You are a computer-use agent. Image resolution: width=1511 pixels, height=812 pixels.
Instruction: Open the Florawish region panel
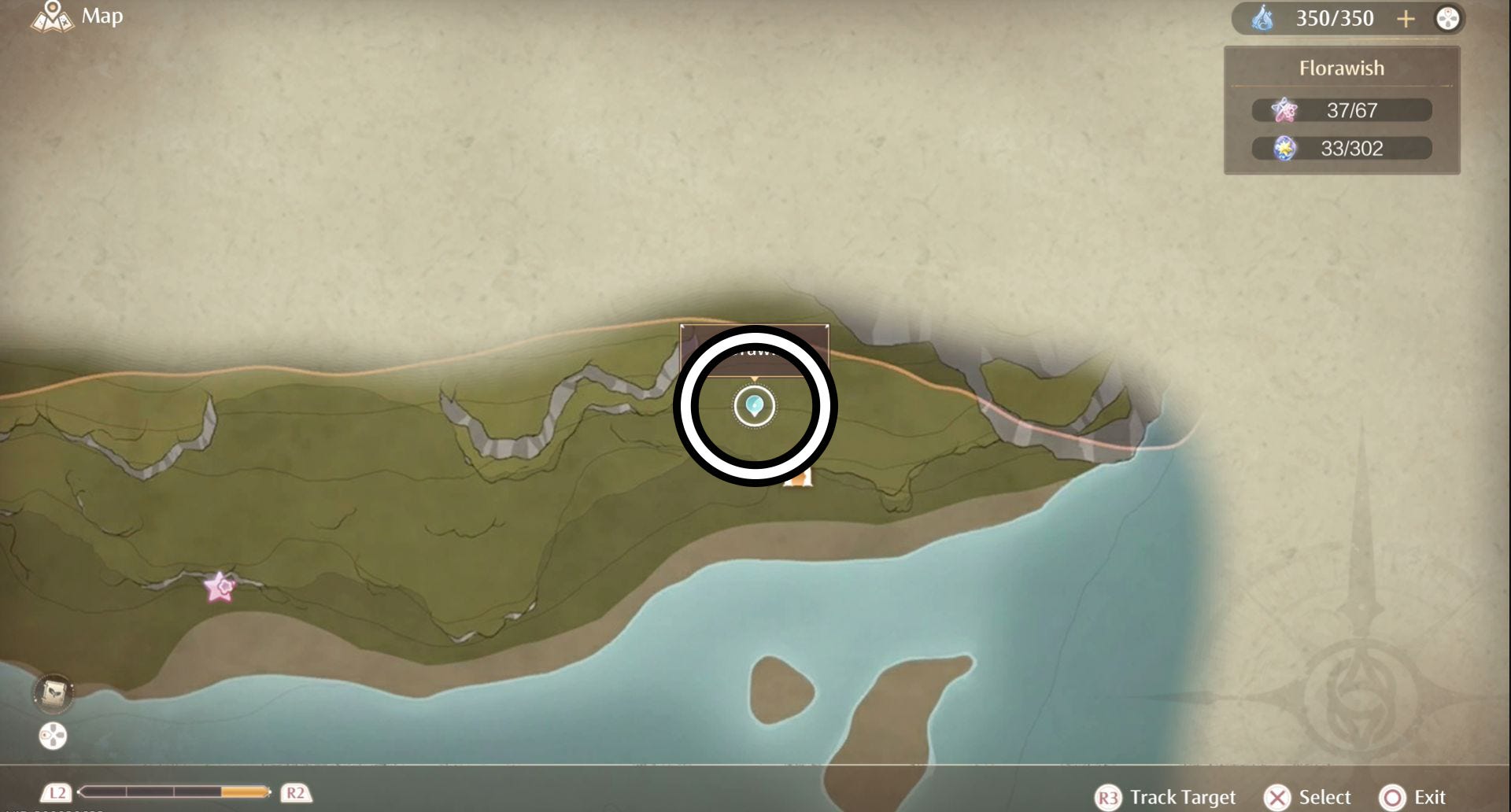[x=1341, y=68]
